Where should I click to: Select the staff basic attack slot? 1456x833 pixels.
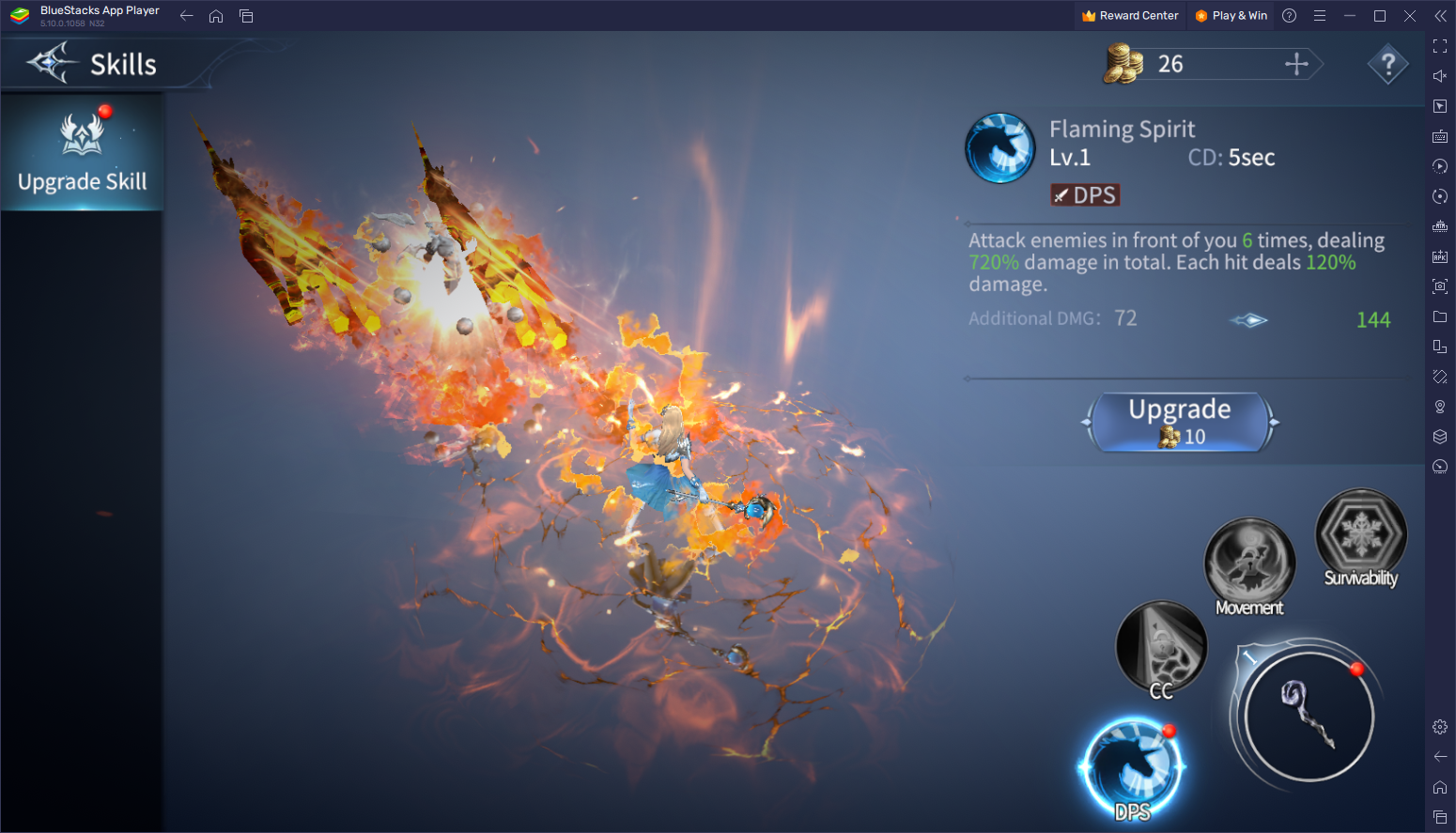coord(1309,716)
